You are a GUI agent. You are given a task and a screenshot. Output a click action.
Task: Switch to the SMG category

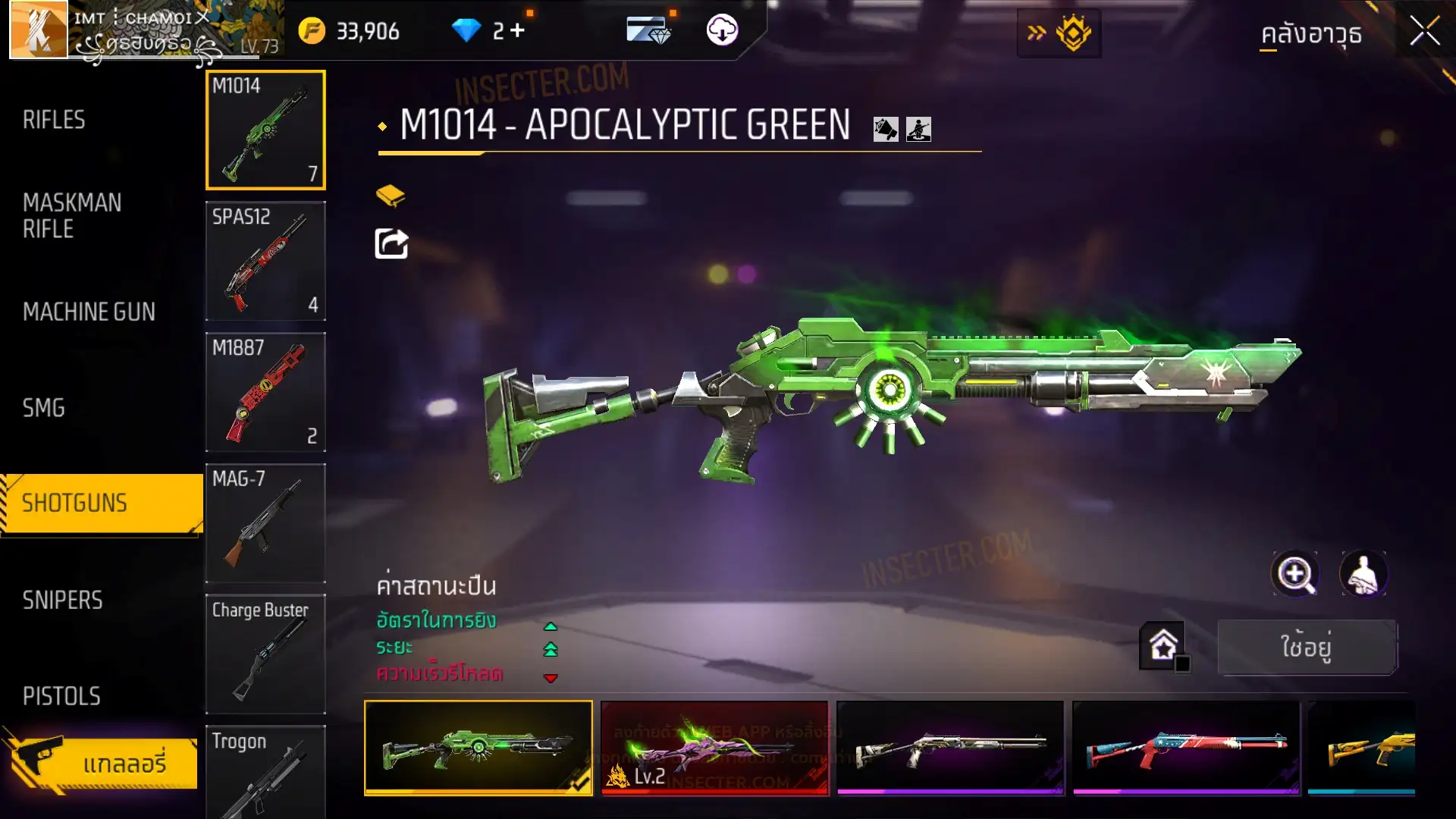tap(44, 408)
